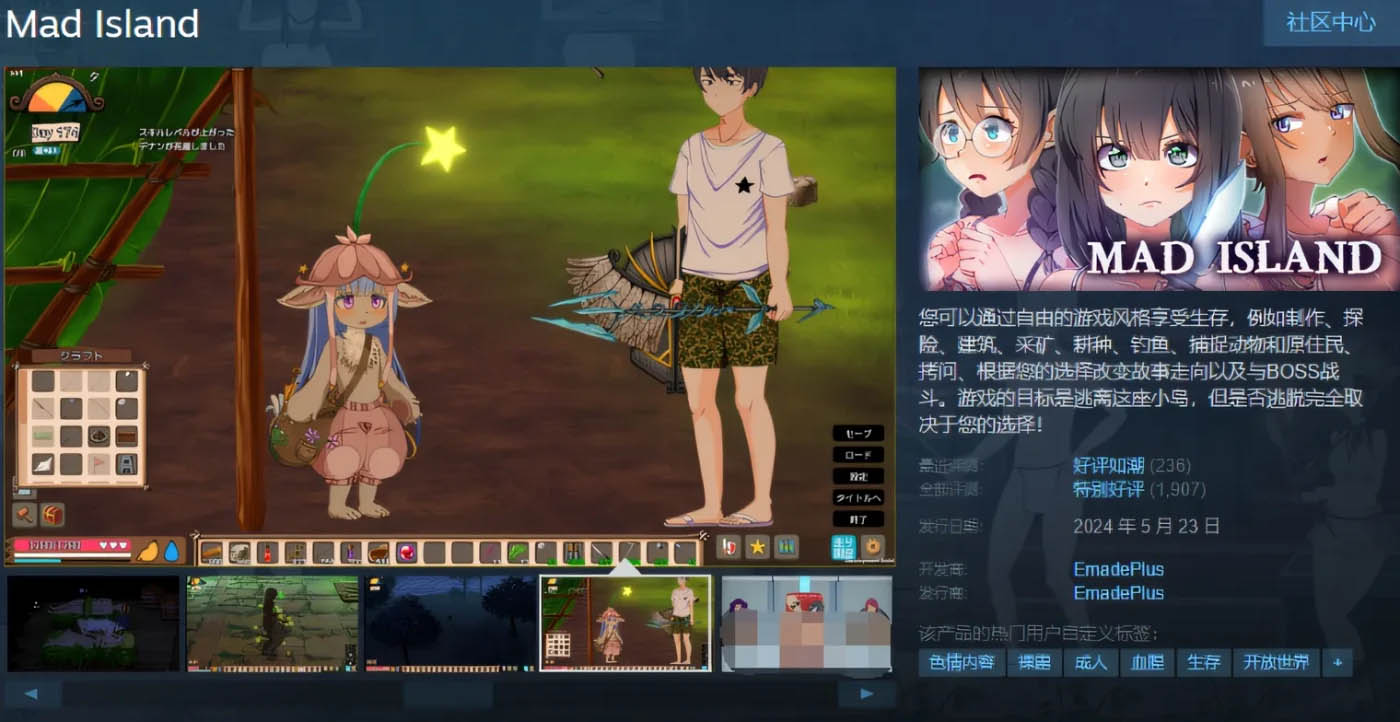The height and width of the screenshot is (722, 1400).
Task: Select the red potion in the hotbar
Action: point(266,552)
